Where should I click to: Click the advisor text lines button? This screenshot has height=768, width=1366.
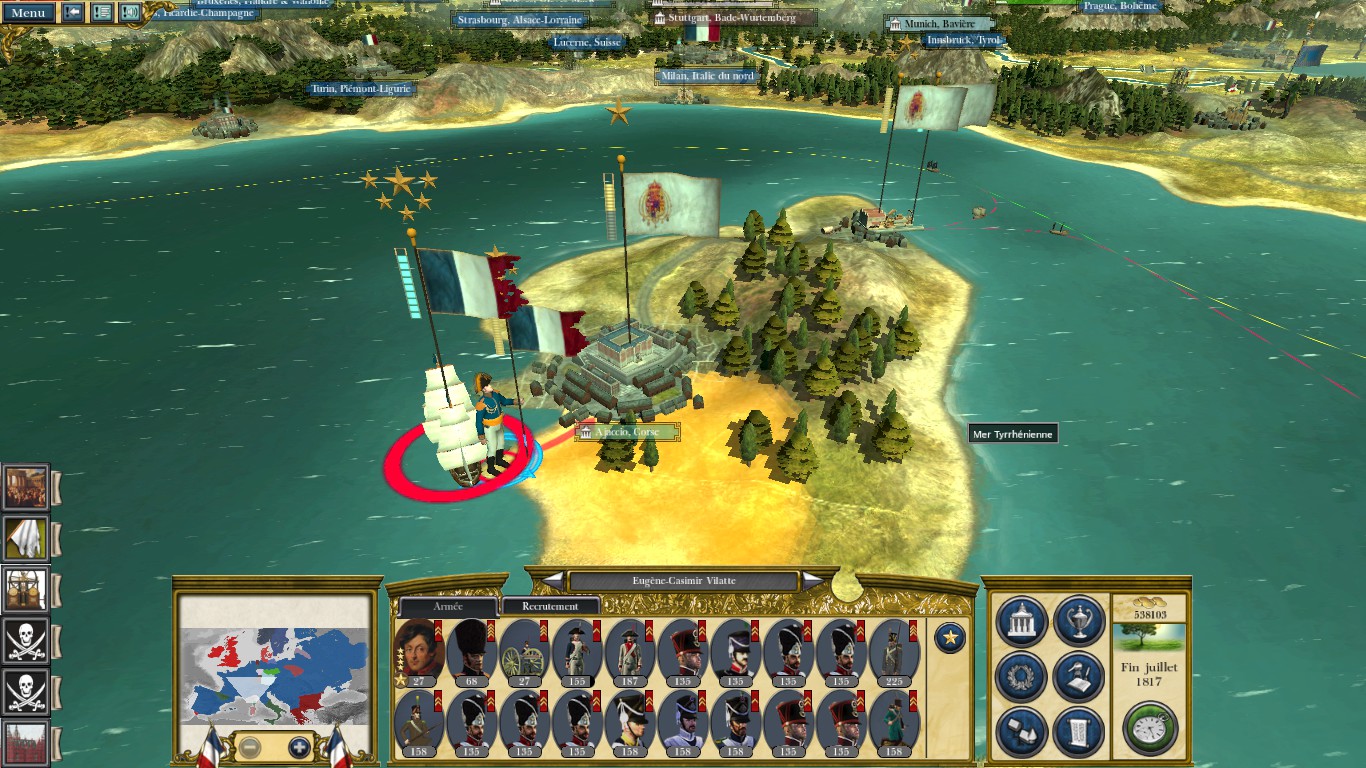pyautogui.click(x=102, y=13)
